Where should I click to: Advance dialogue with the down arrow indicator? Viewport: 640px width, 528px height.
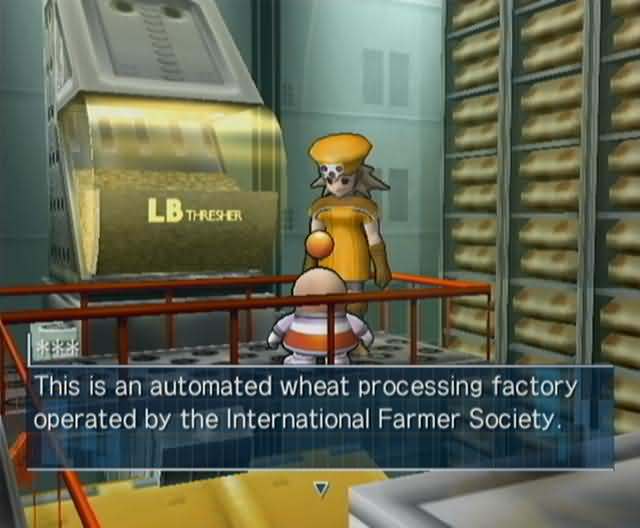(x=321, y=488)
